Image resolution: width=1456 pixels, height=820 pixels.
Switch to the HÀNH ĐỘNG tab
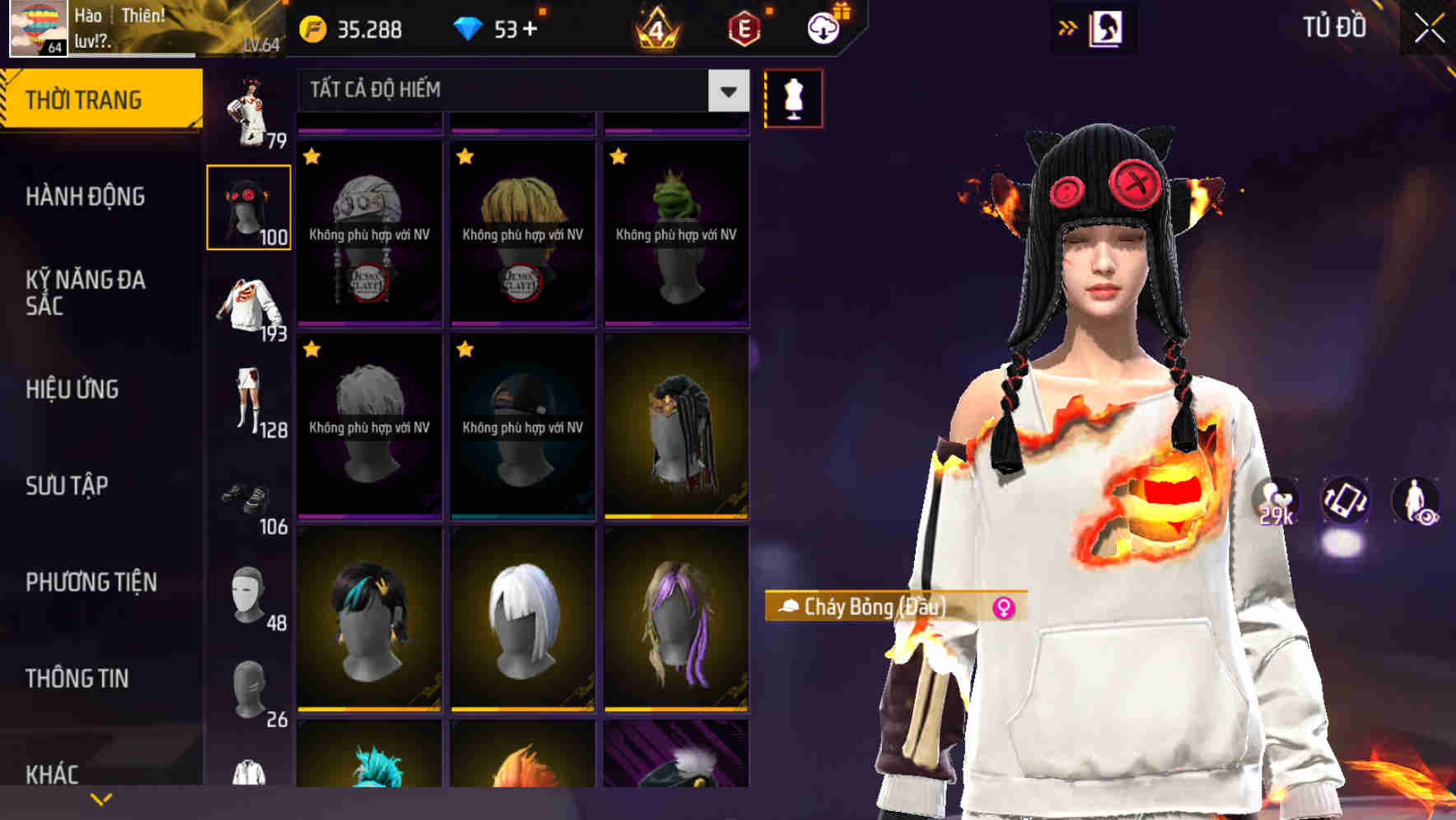coord(86,197)
